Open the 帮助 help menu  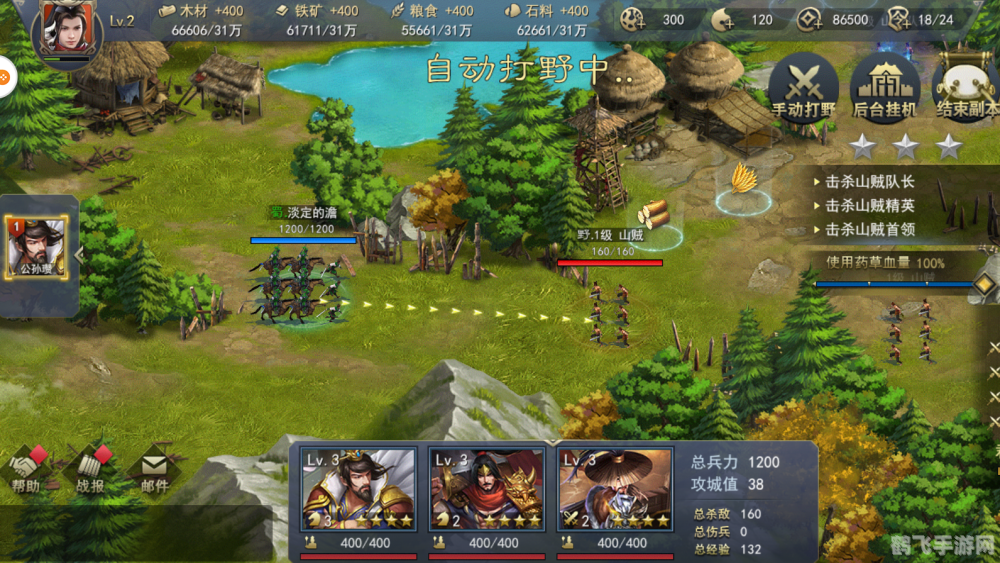(27, 471)
